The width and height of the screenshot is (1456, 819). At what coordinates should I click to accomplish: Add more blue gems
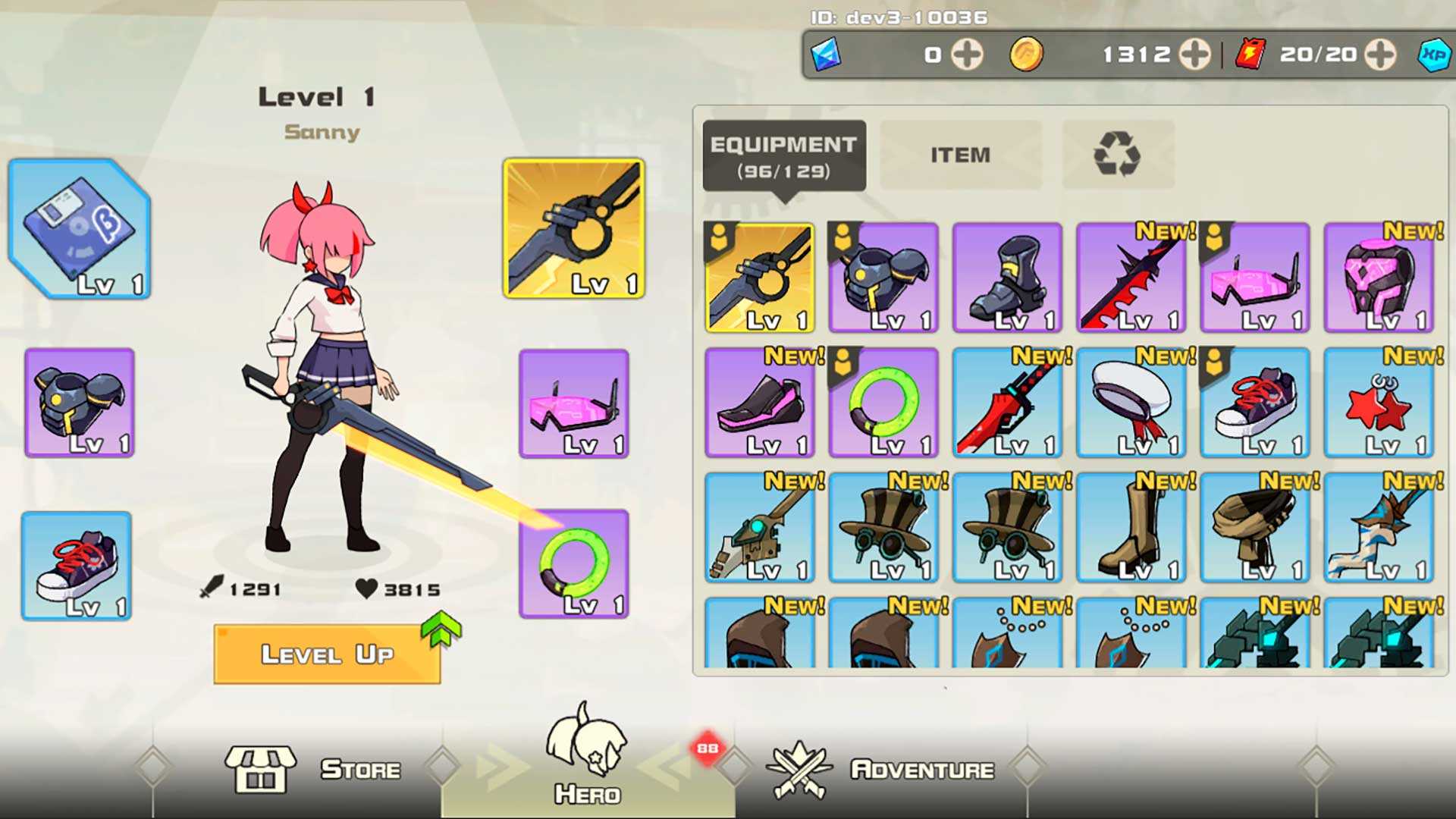[967, 55]
